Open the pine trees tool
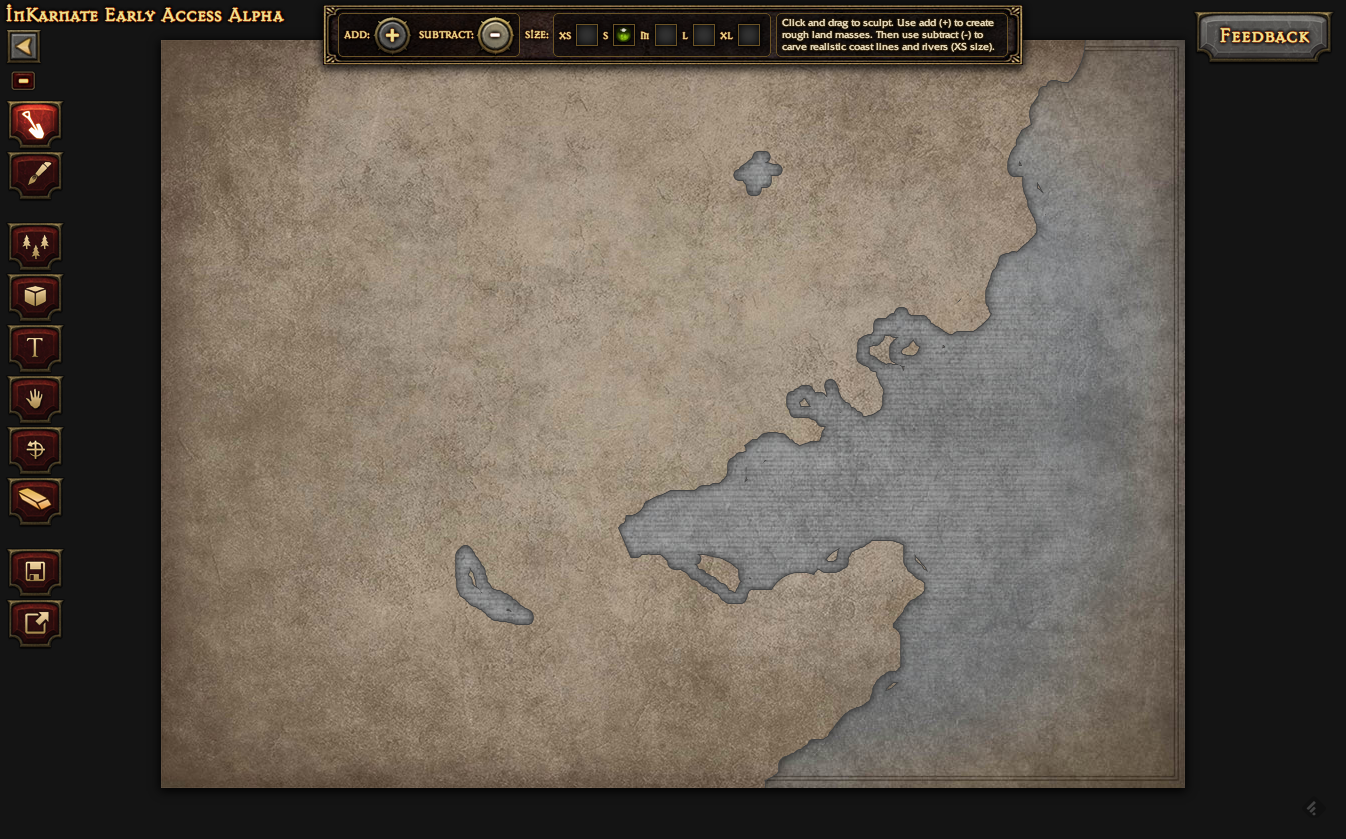This screenshot has width=1346, height=839. point(35,245)
